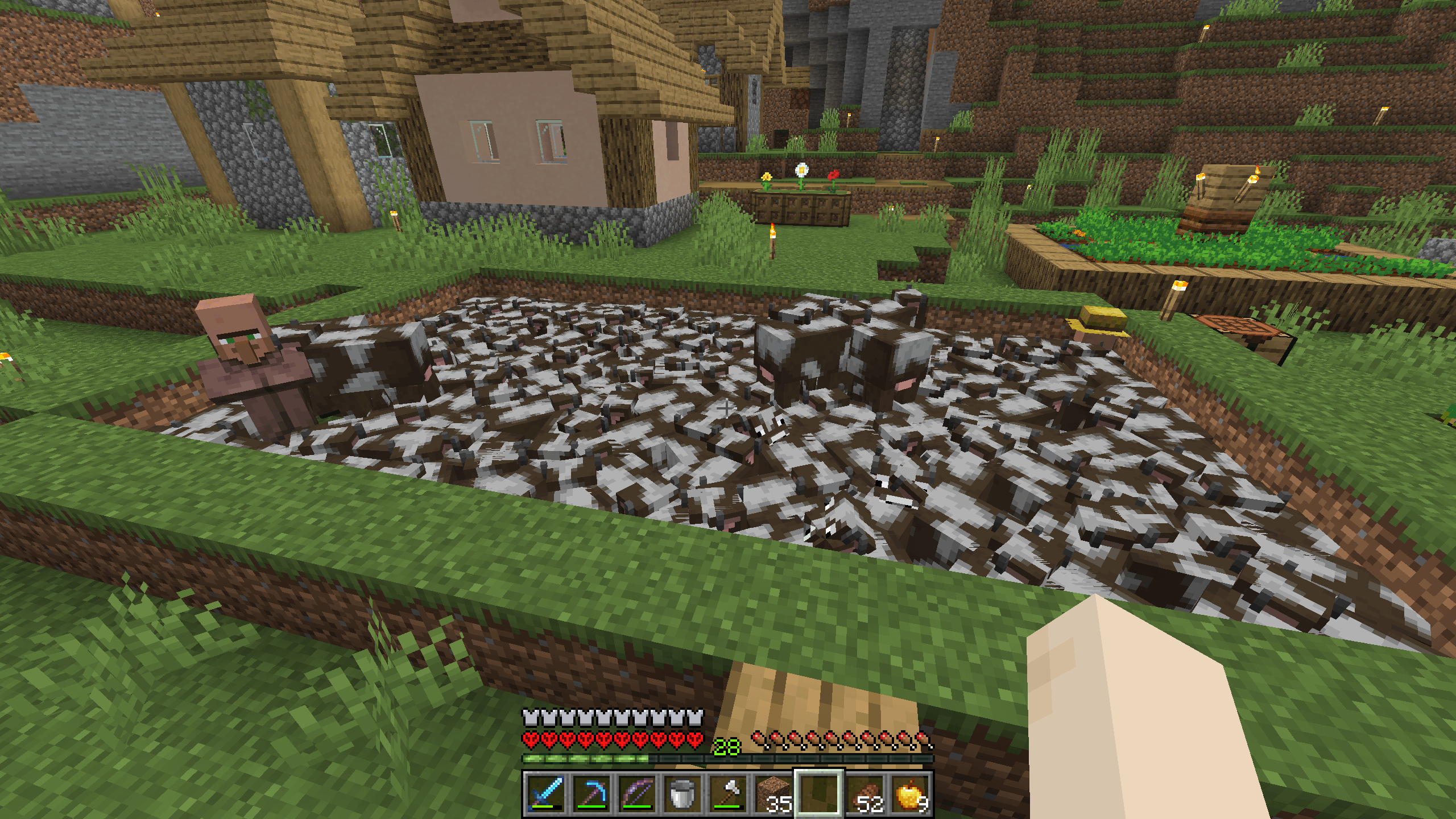This screenshot has width=1456, height=819.
Task: Choose the diamond pickaxe in the hotbar
Action: coord(591,793)
